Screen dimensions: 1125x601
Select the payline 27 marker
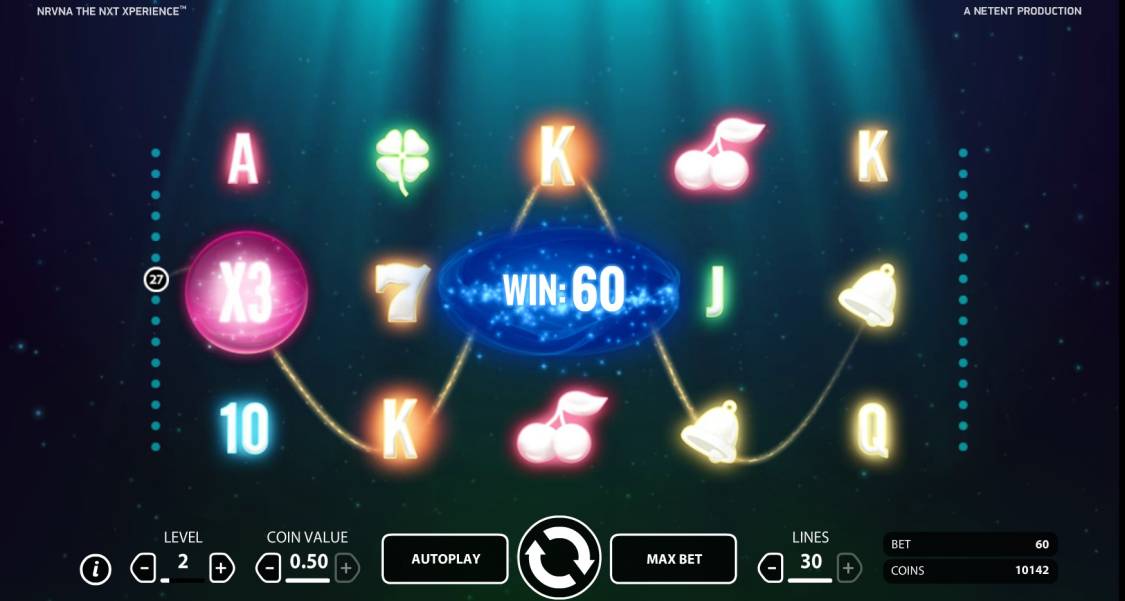(x=156, y=280)
